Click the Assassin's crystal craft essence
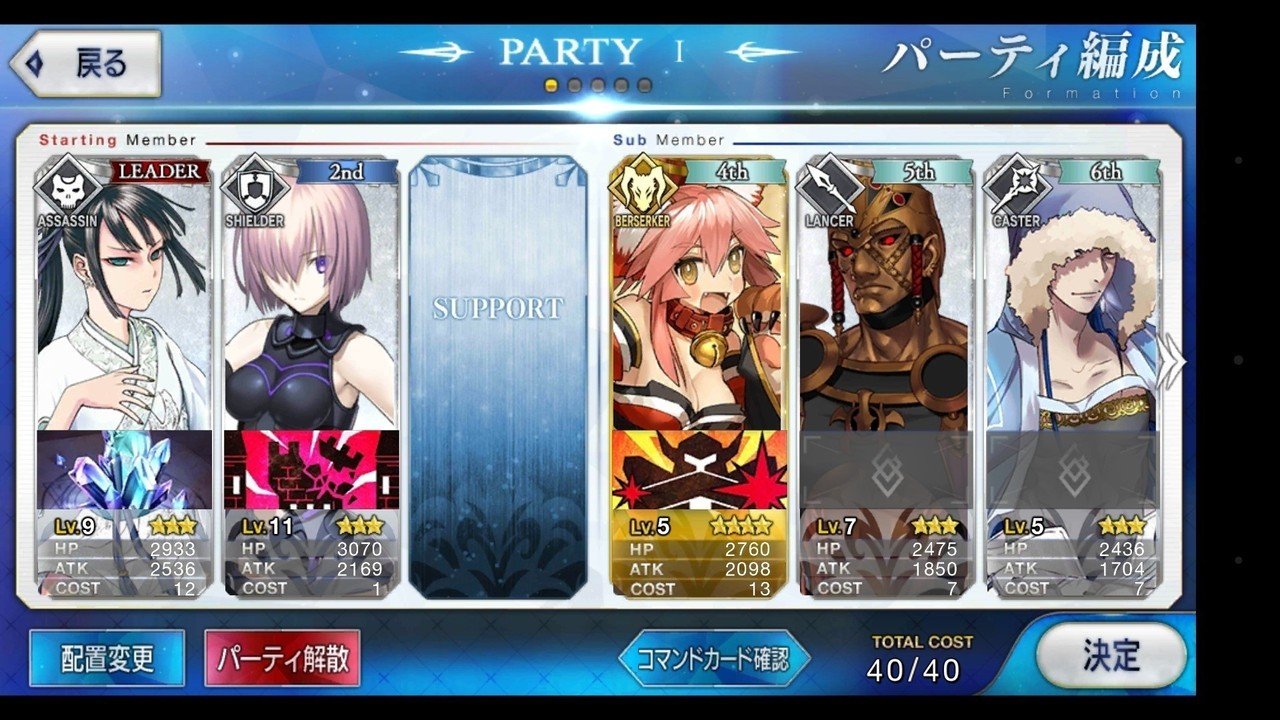 124,470
